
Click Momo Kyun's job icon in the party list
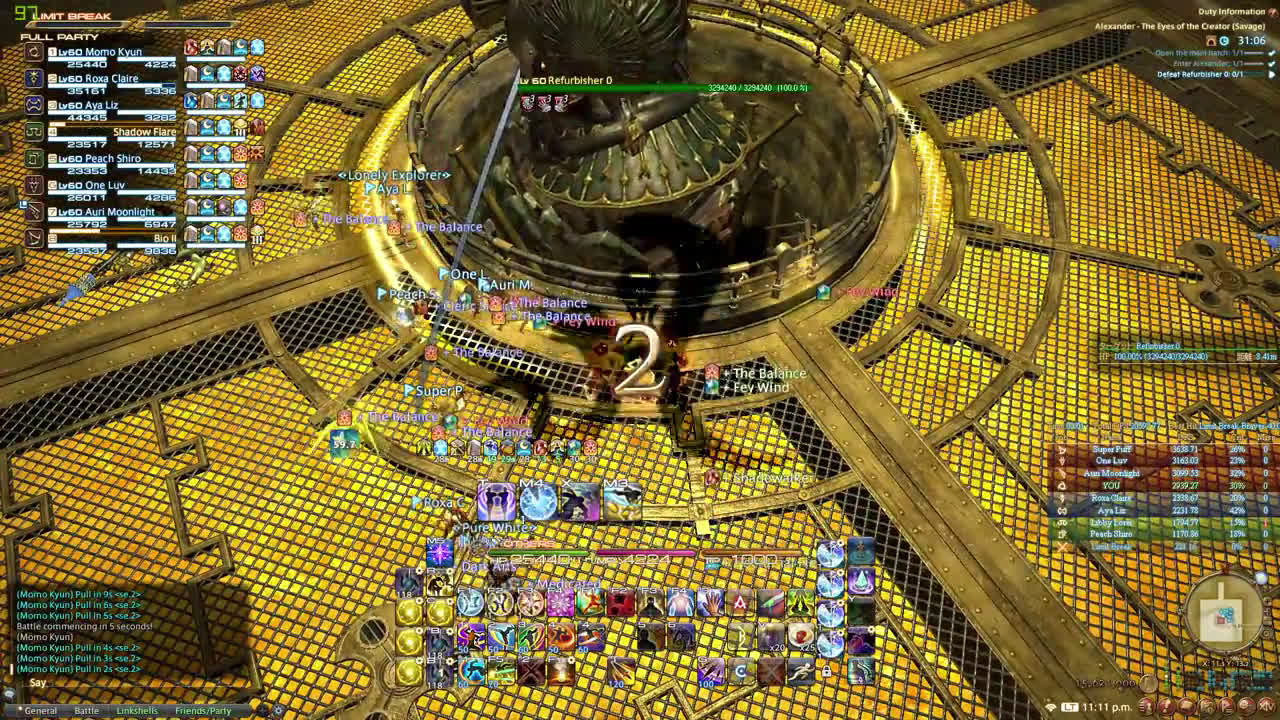32,51
